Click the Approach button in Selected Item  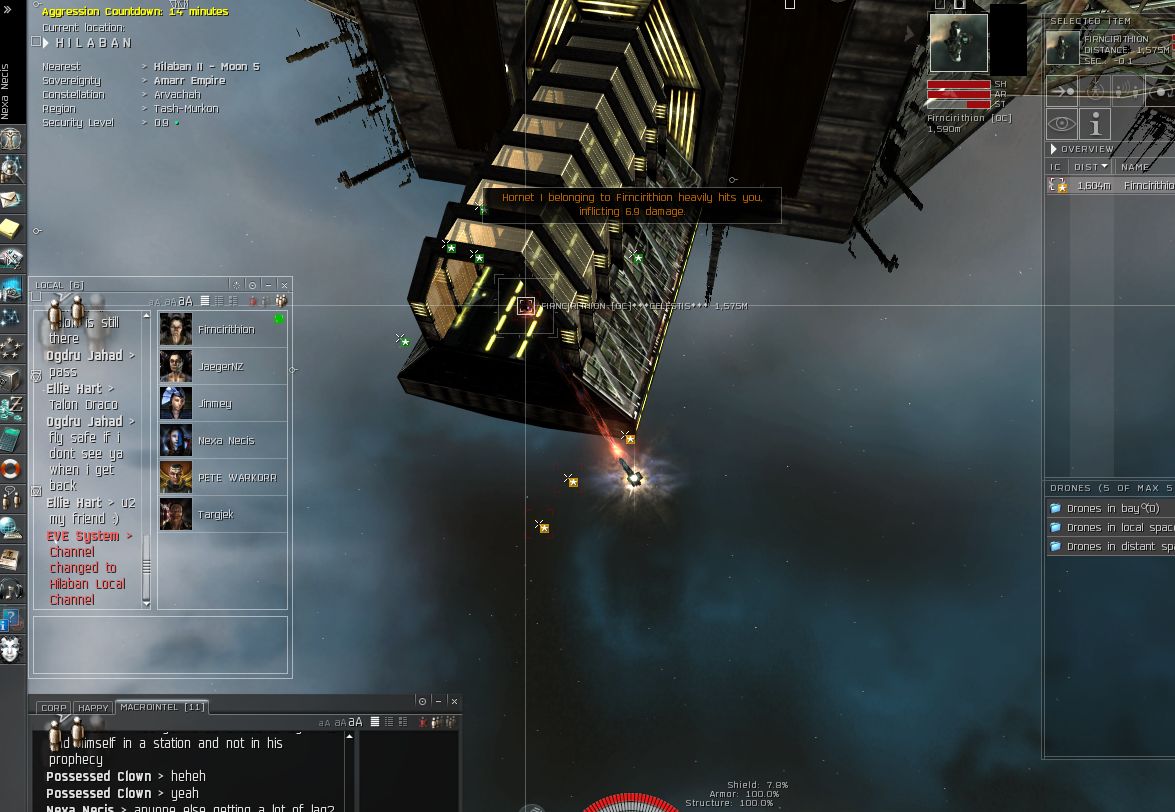coord(1062,92)
